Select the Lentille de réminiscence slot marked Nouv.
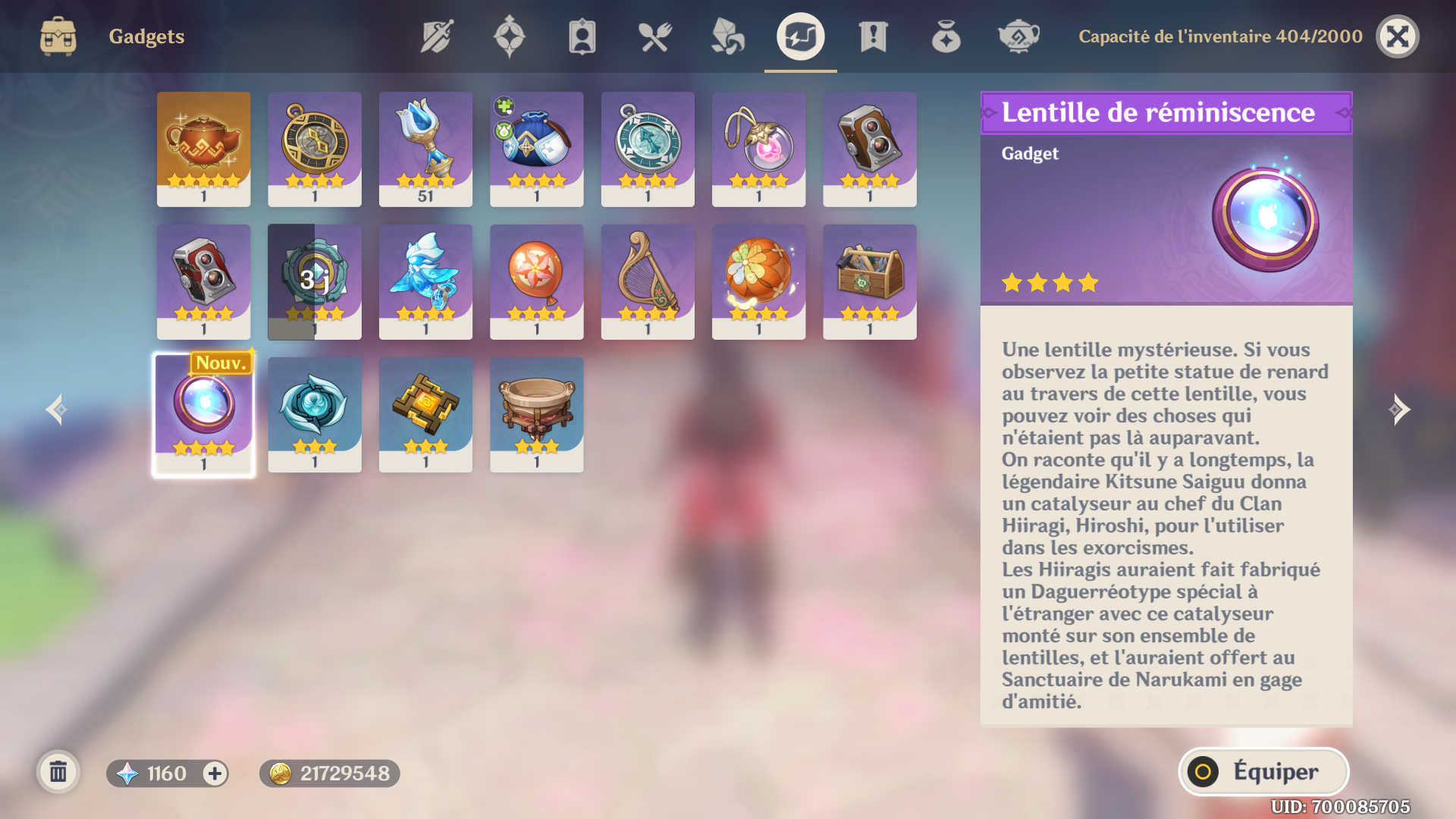The width and height of the screenshot is (1456, 819). click(203, 415)
